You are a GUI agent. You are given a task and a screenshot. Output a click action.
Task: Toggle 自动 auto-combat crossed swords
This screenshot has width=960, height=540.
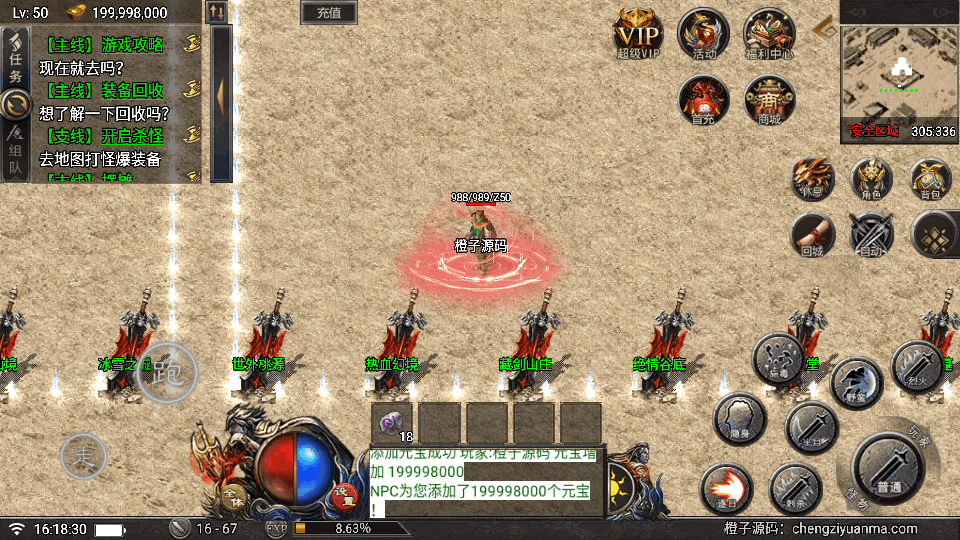pyautogui.click(x=870, y=235)
